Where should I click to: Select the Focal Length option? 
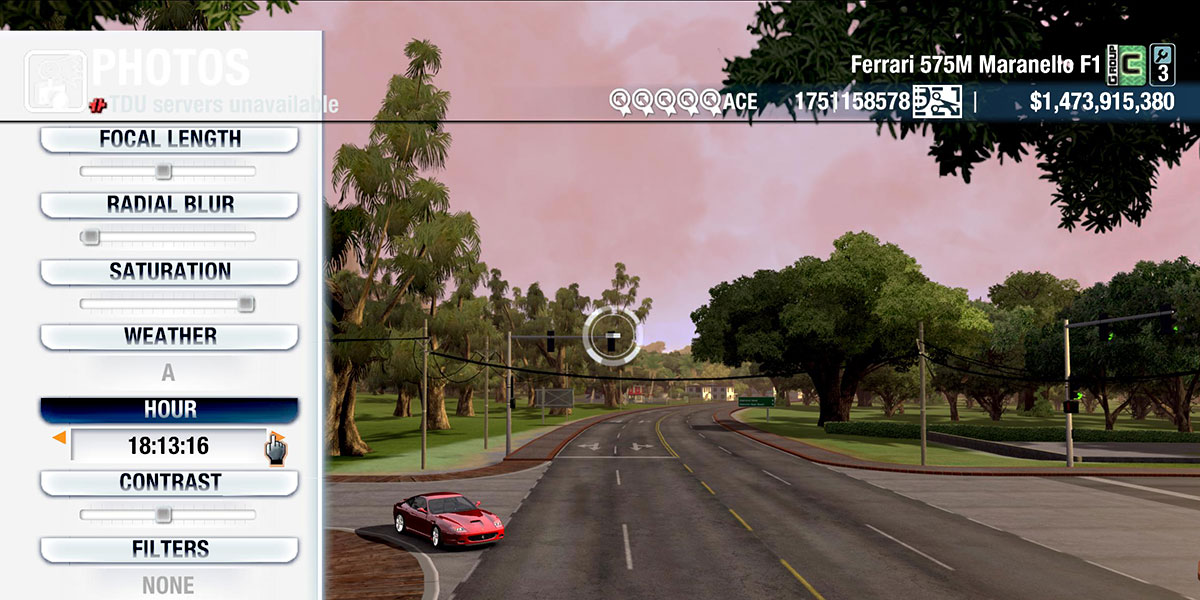[169, 139]
